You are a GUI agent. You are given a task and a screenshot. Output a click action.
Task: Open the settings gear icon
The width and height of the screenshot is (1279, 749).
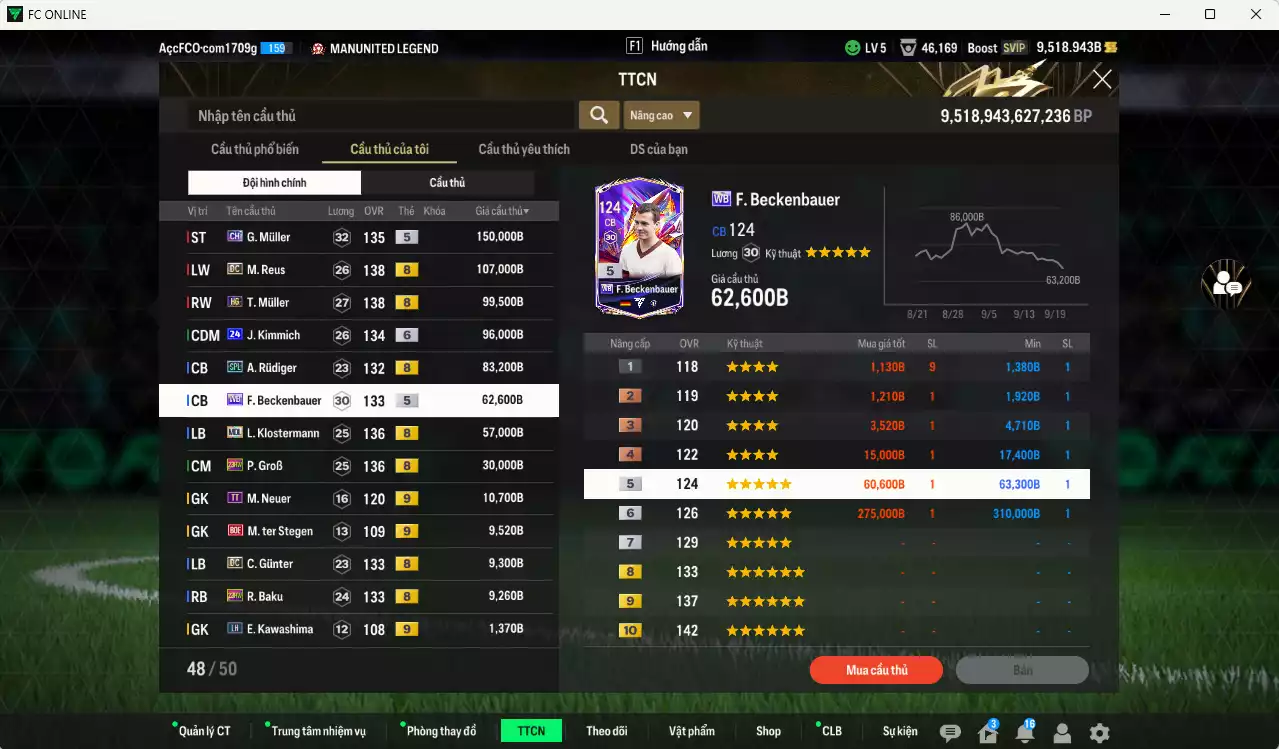coord(1099,733)
